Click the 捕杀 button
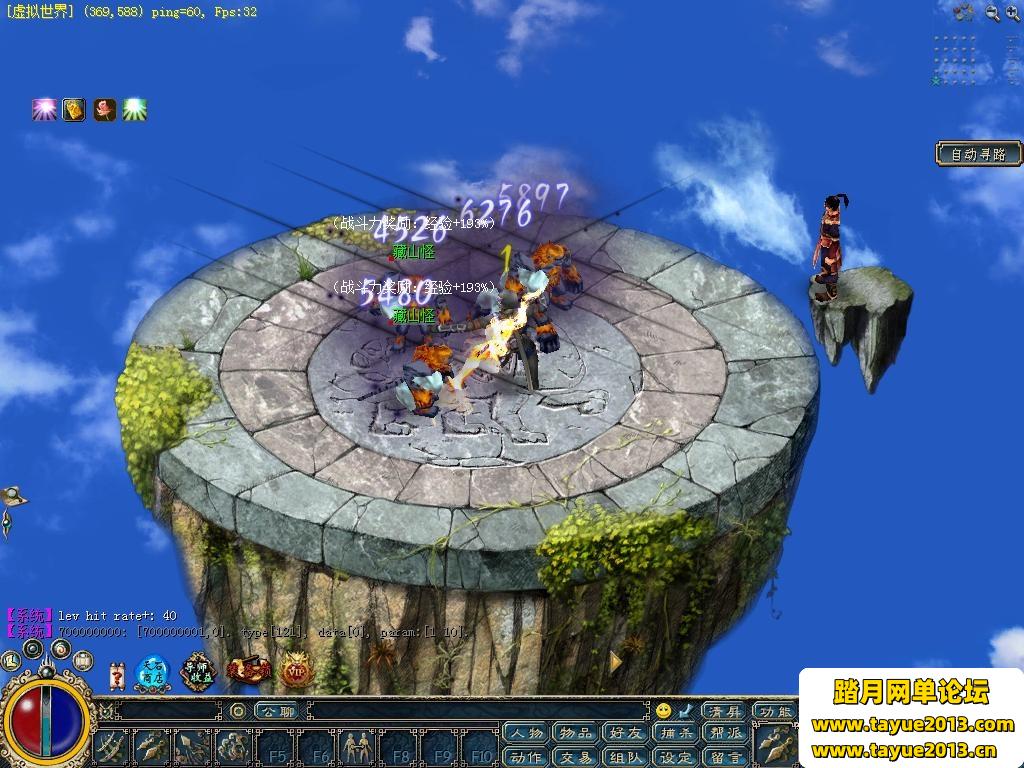Viewport: 1024px width, 768px height. click(x=674, y=734)
